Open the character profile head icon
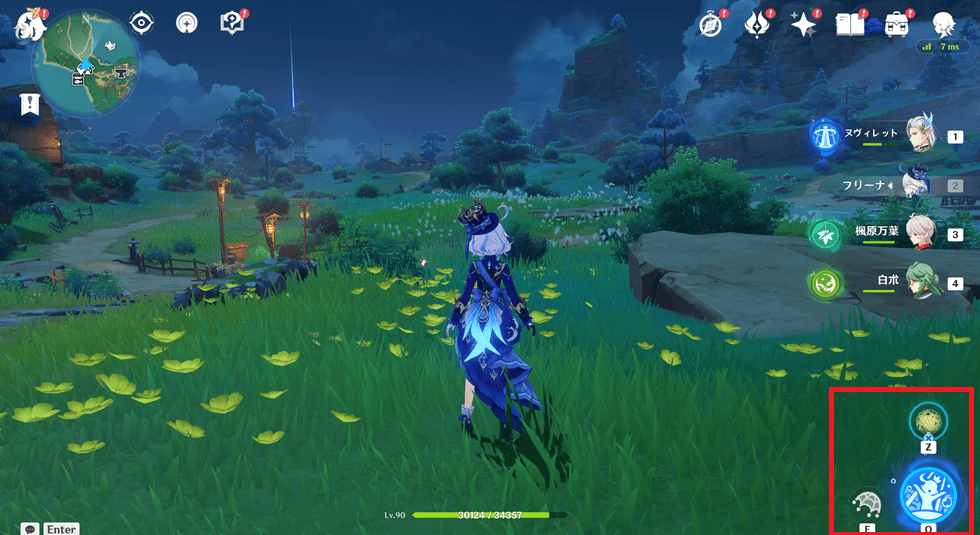 pos(942,24)
